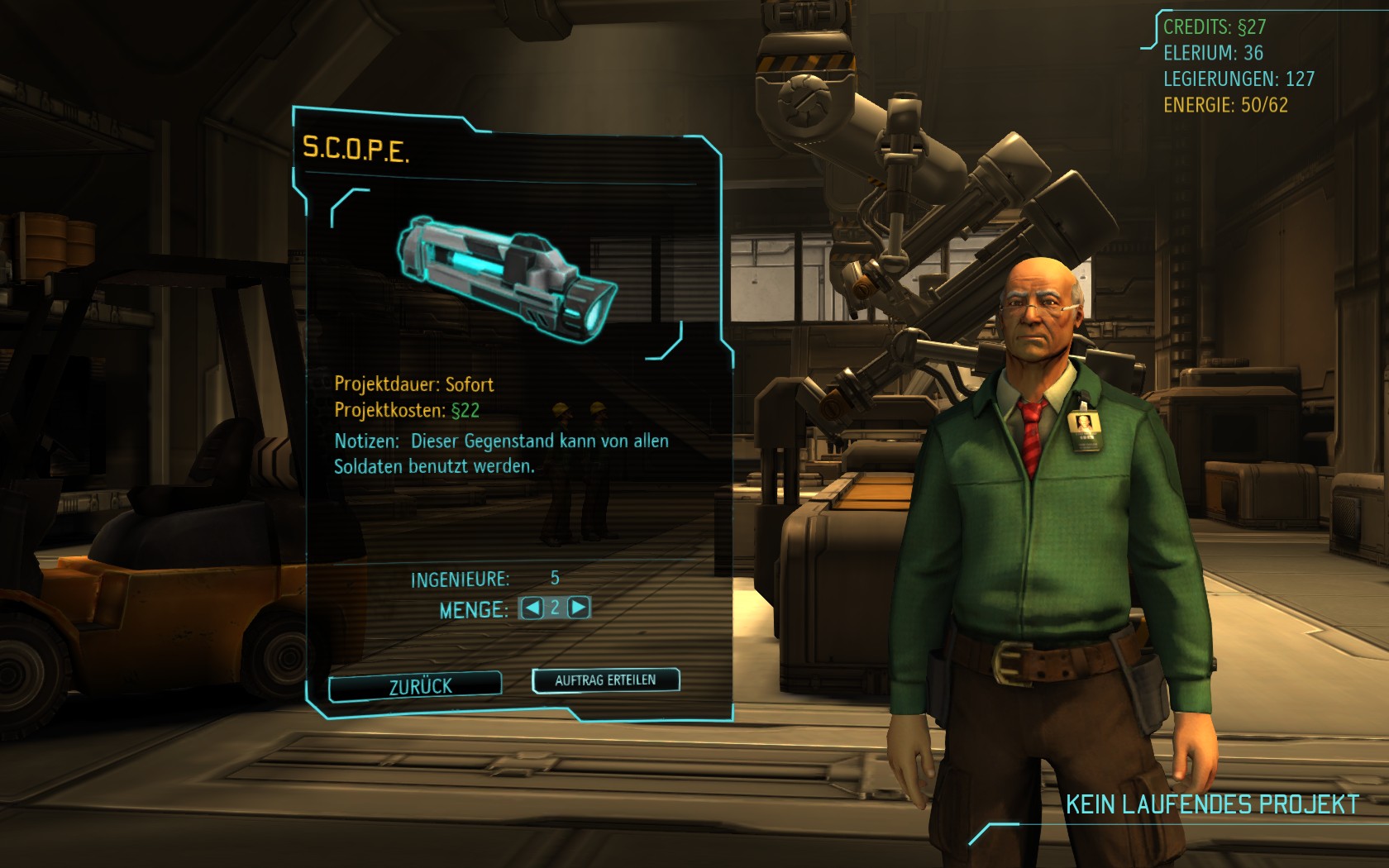Confirm order with Auftrag Erteilen
1389x868 pixels.
pyautogui.click(x=605, y=680)
